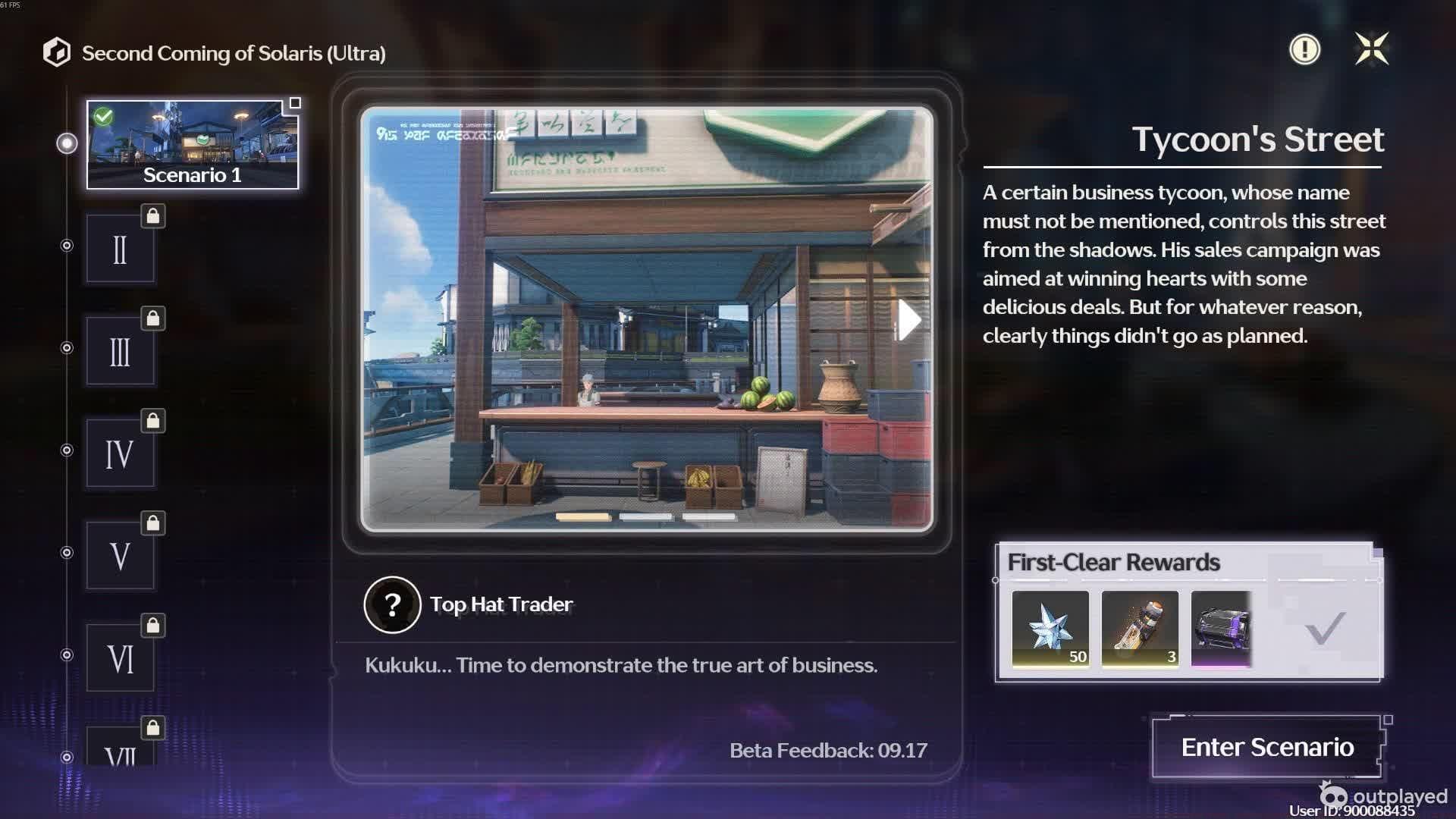Show next preview image with arrow

(x=908, y=320)
